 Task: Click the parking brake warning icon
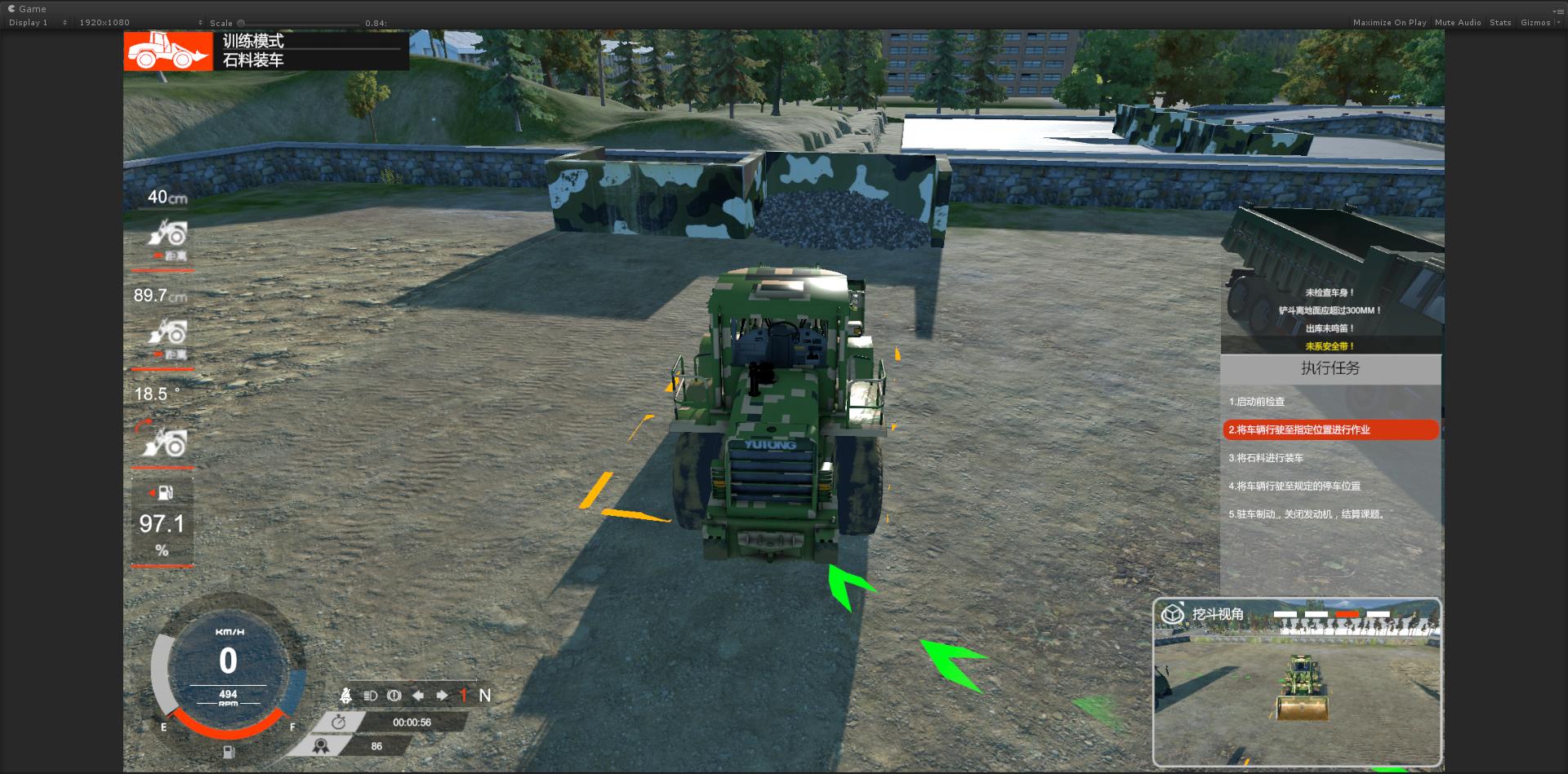(x=394, y=696)
